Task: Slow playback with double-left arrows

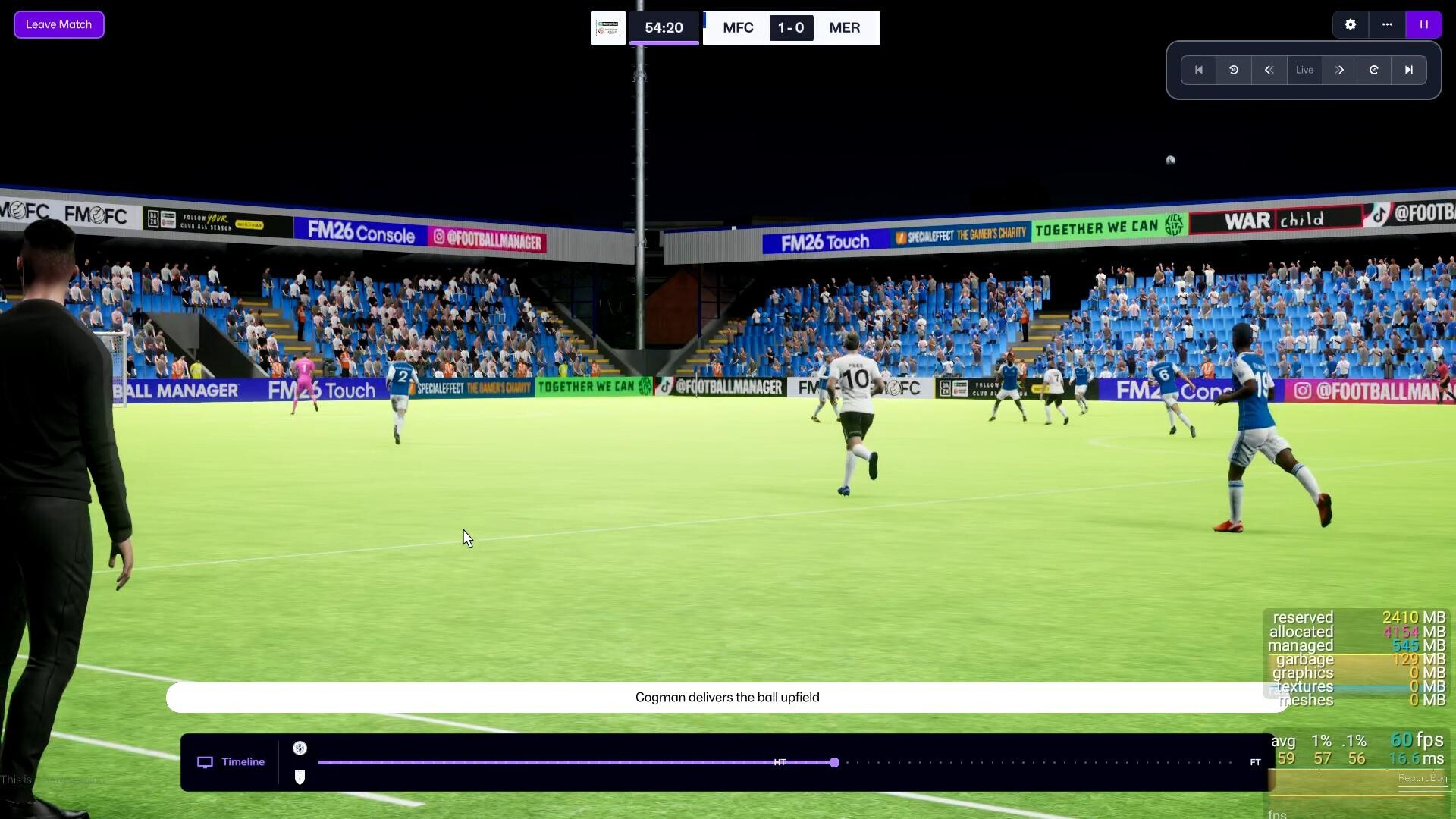Action: click(1269, 70)
